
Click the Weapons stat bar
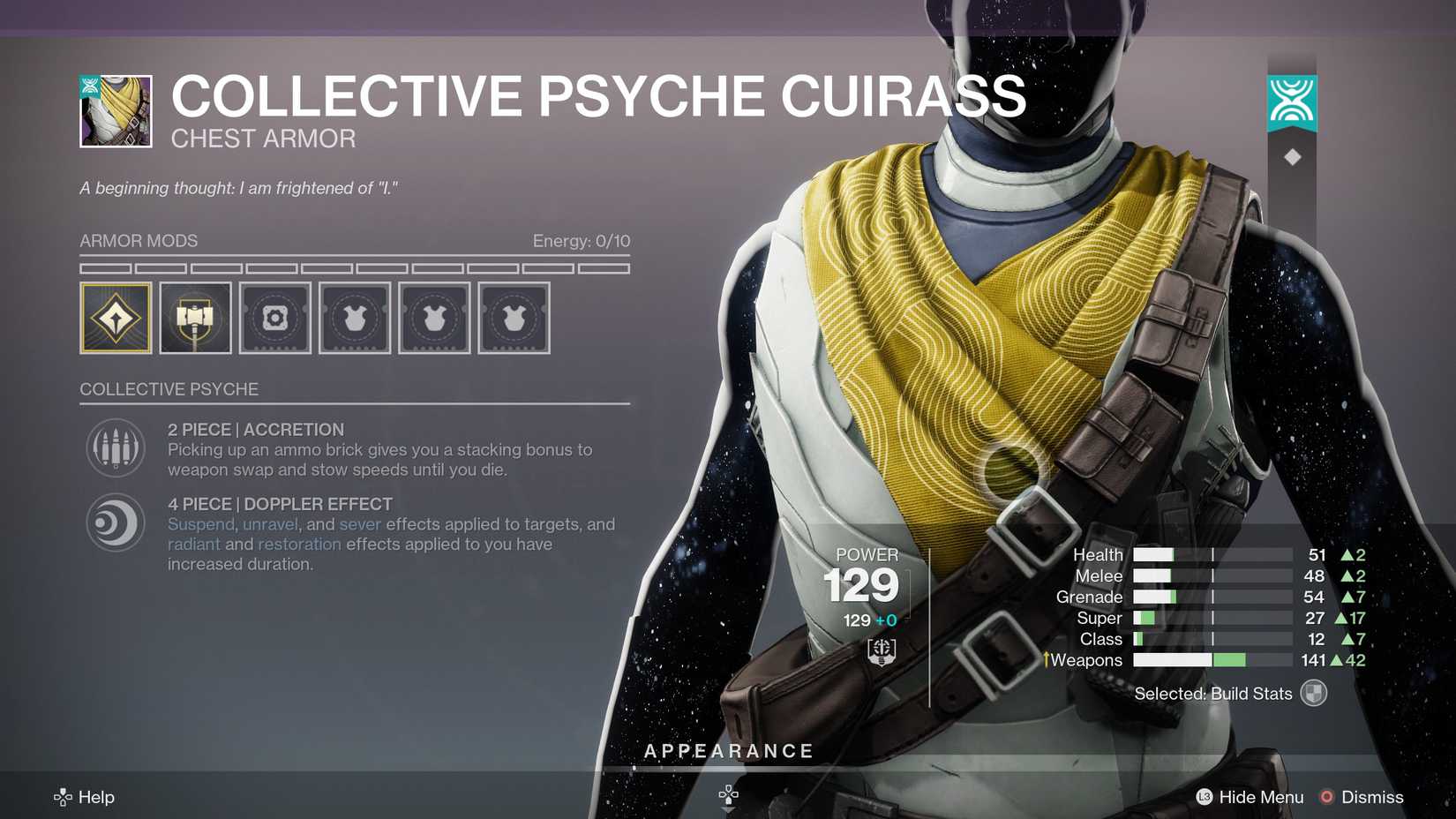1209,659
